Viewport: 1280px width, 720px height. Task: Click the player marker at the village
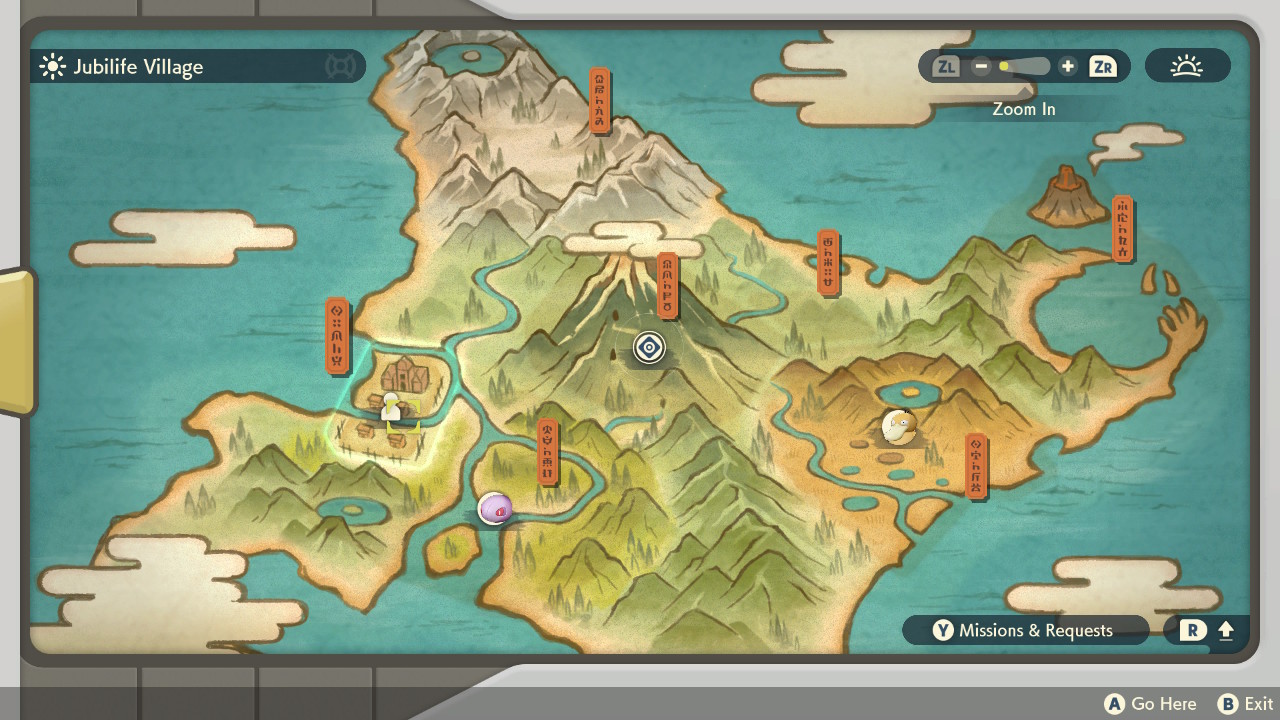tap(391, 407)
